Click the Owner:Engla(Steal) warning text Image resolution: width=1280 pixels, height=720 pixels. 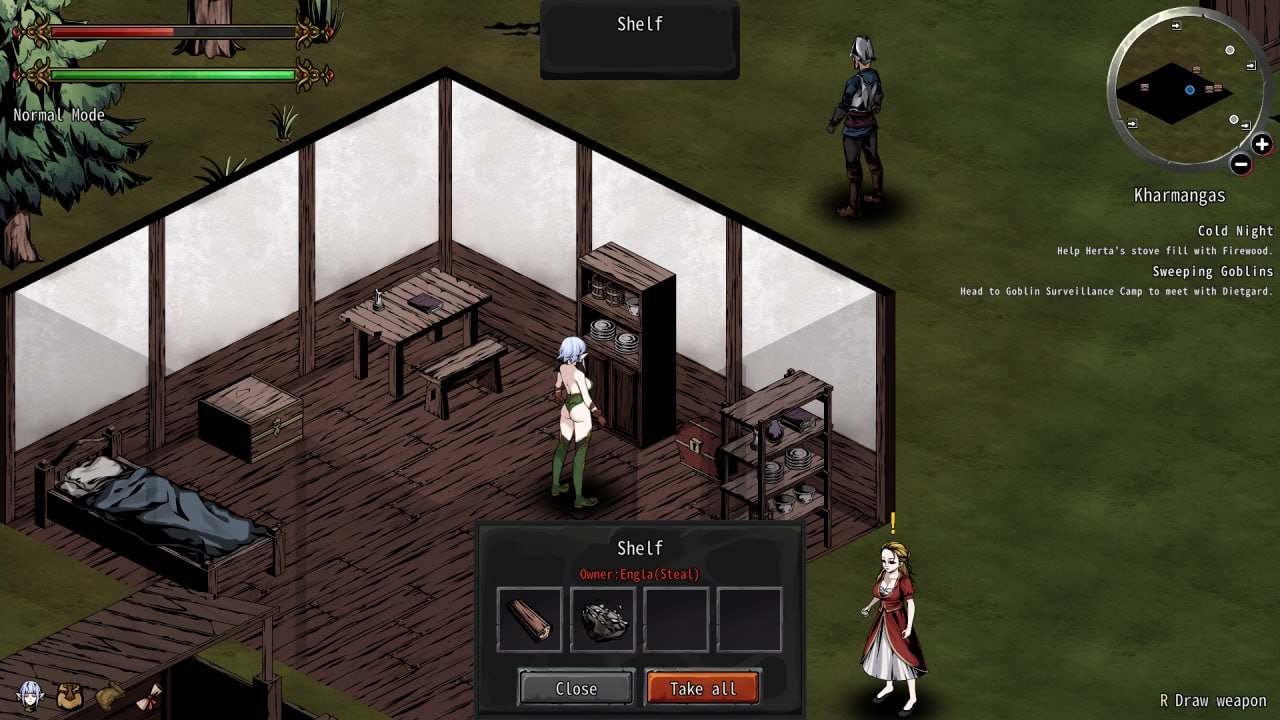pos(640,576)
